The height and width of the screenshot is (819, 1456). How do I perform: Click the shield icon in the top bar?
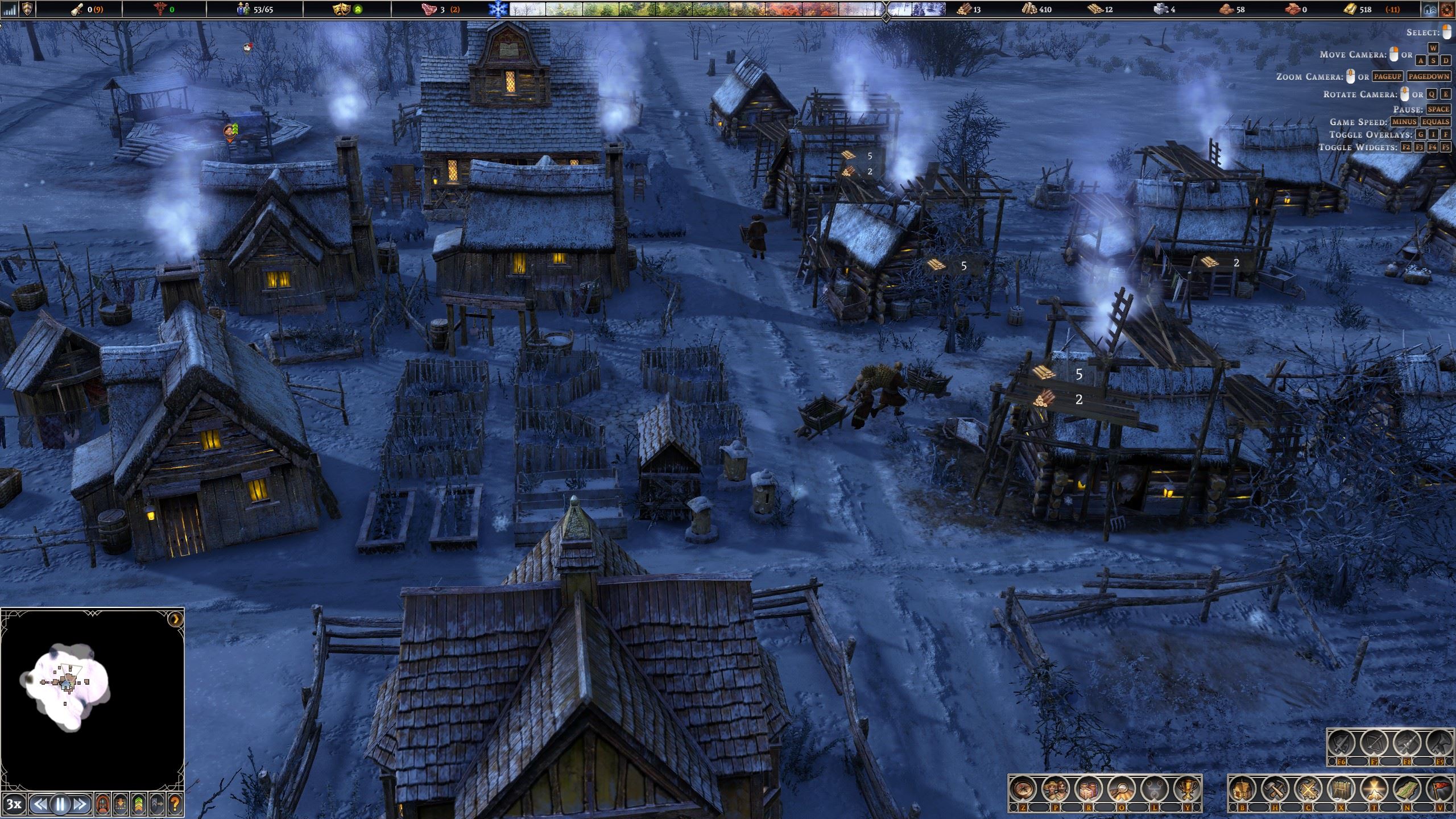tap(27, 9)
